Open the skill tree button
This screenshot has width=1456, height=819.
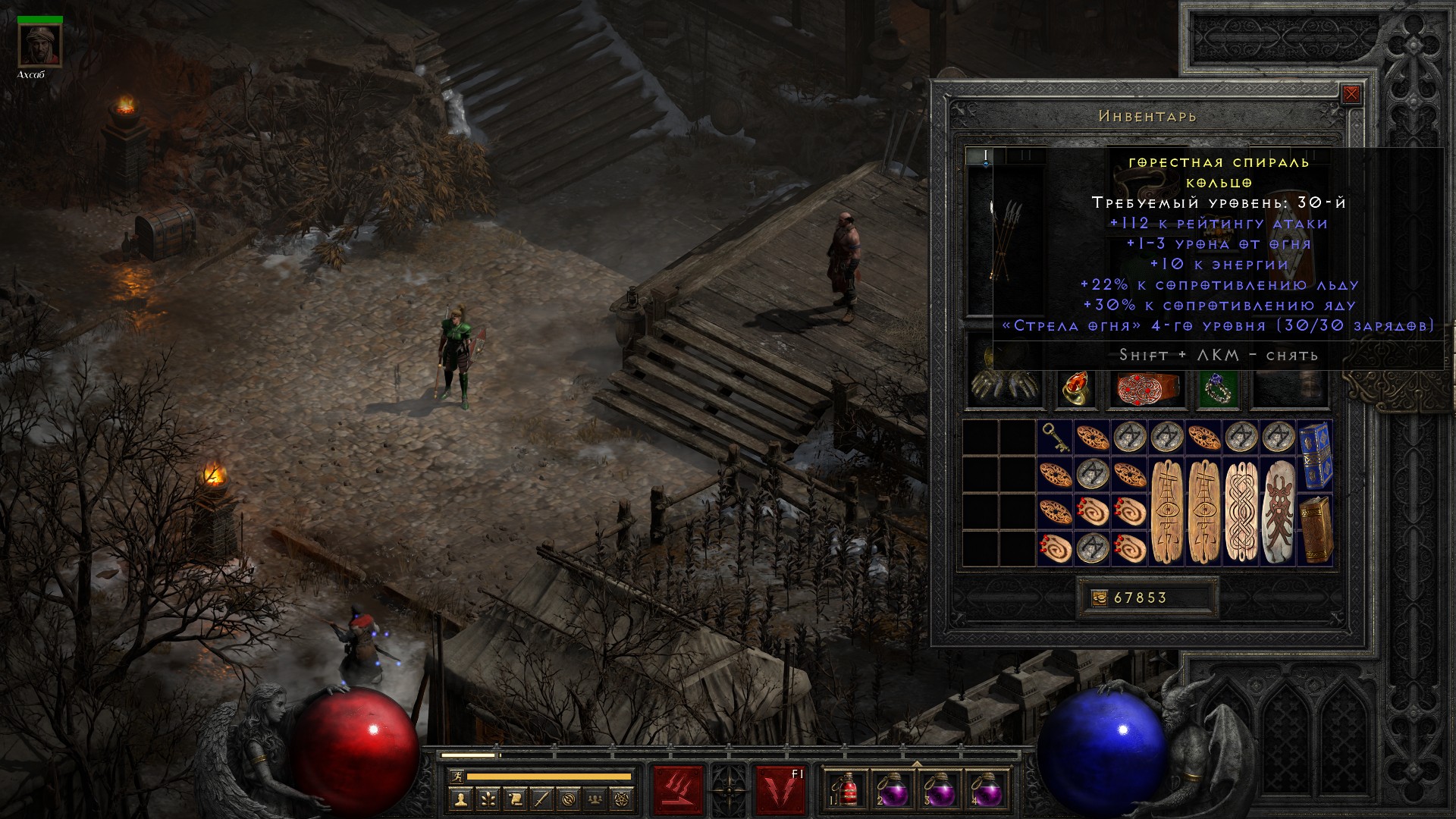click(x=487, y=799)
